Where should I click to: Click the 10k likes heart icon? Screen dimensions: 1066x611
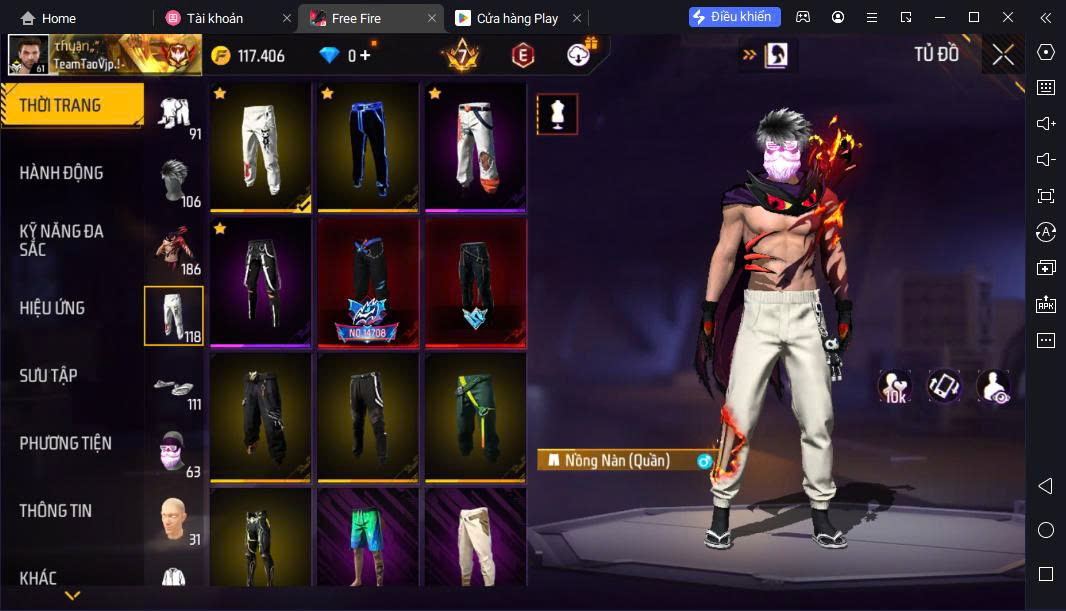click(x=894, y=386)
